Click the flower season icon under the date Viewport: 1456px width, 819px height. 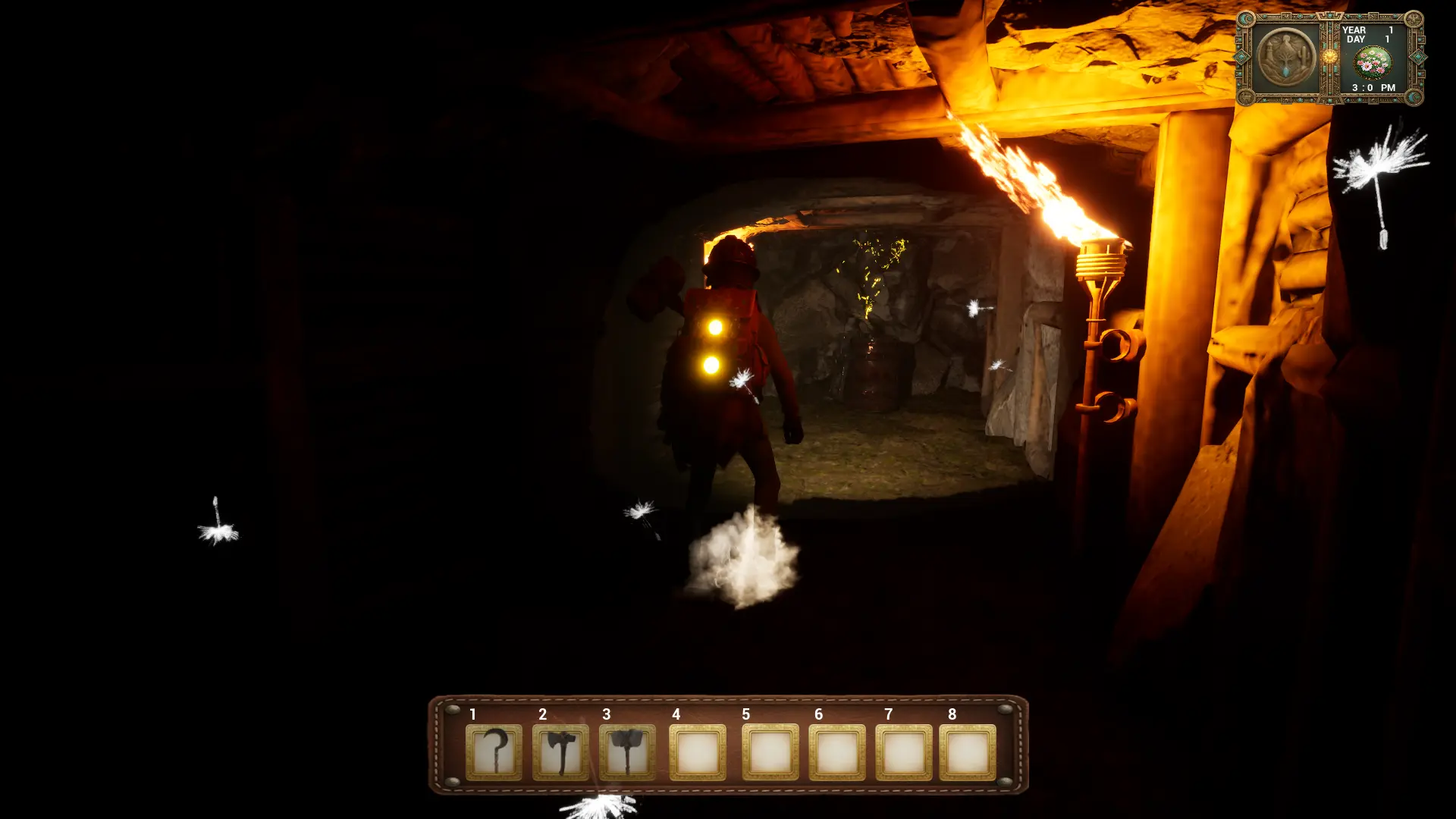pos(1373,63)
